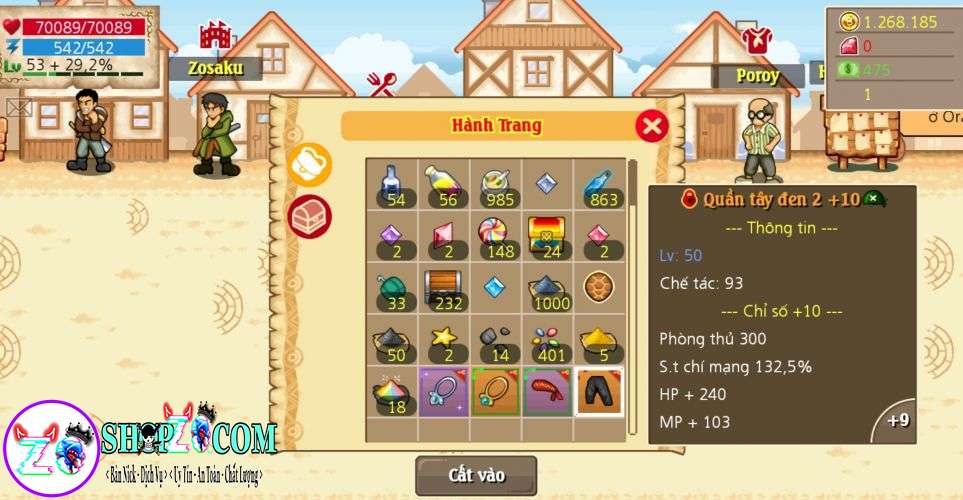Select the yellow star item slot
Image resolution: width=963 pixels, height=500 pixels.
point(443,340)
